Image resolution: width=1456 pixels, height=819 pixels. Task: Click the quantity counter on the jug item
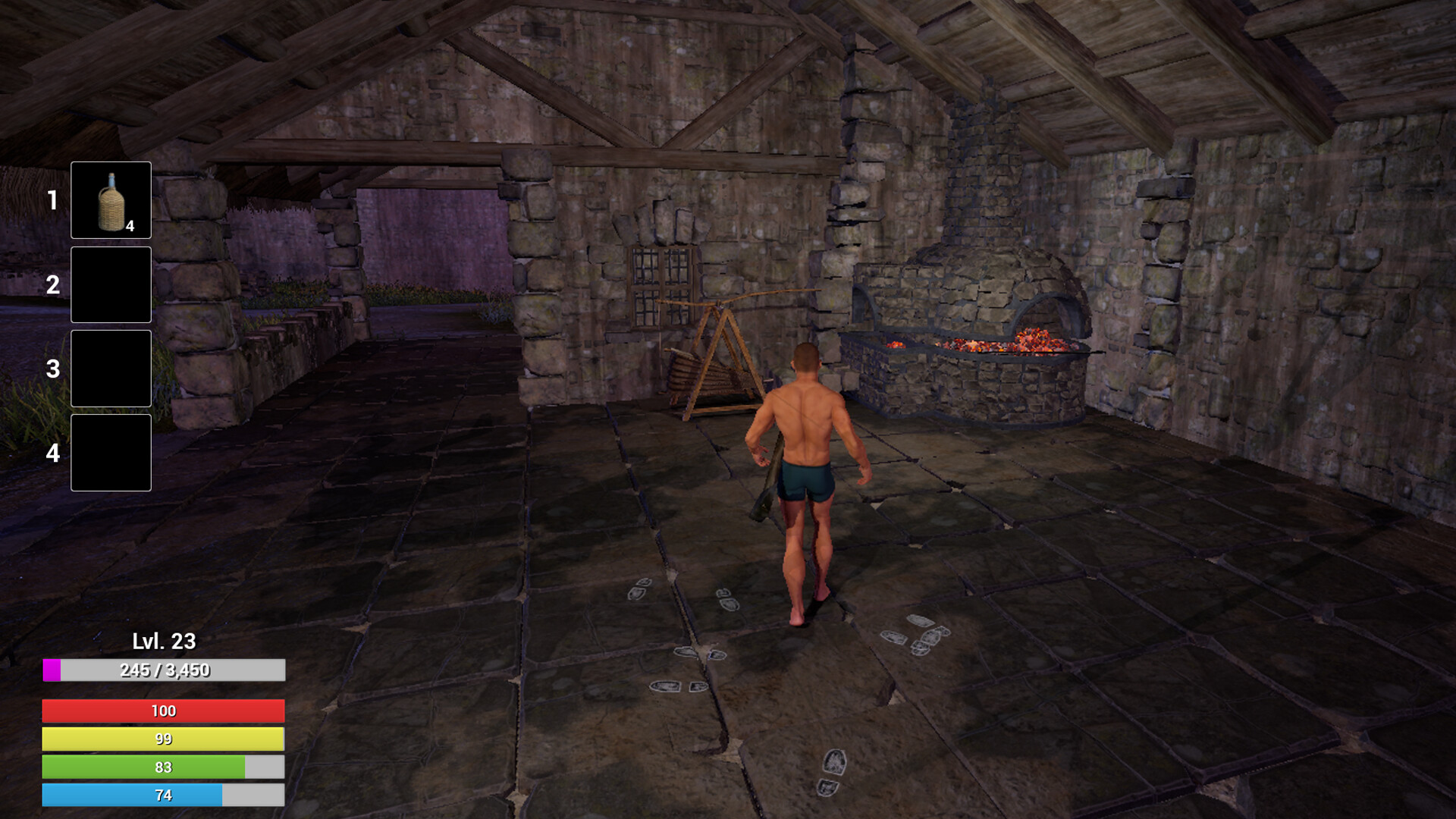130,225
